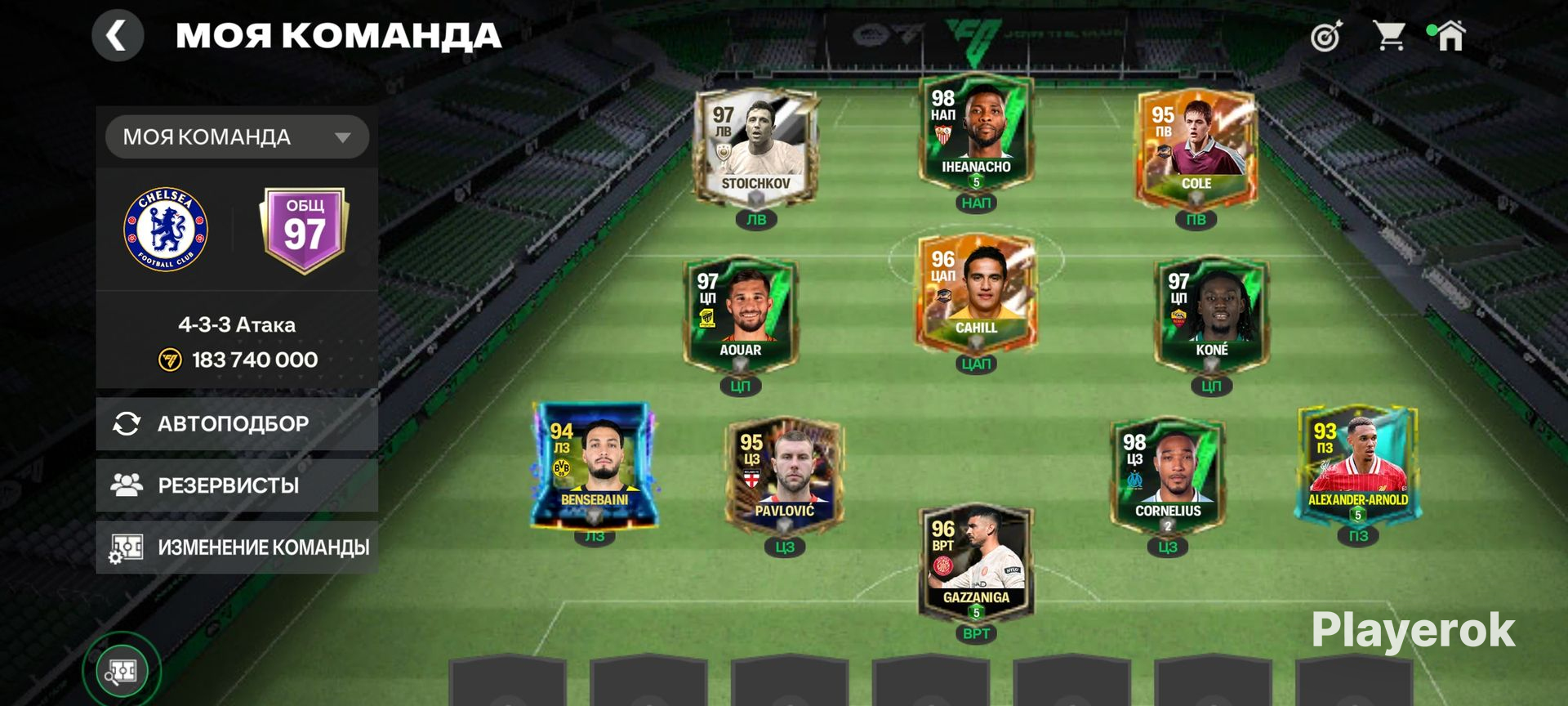The height and width of the screenshot is (706, 1568).
Task: Open the target objectives icon
Action: click(1326, 36)
